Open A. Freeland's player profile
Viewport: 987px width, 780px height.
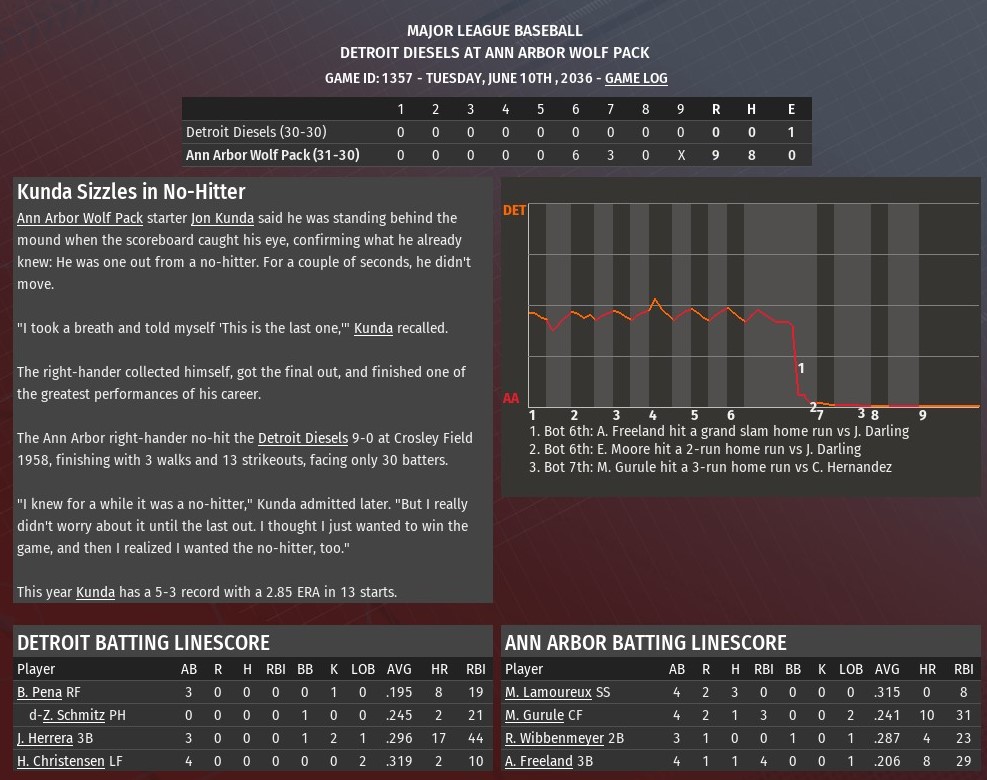click(539, 761)
